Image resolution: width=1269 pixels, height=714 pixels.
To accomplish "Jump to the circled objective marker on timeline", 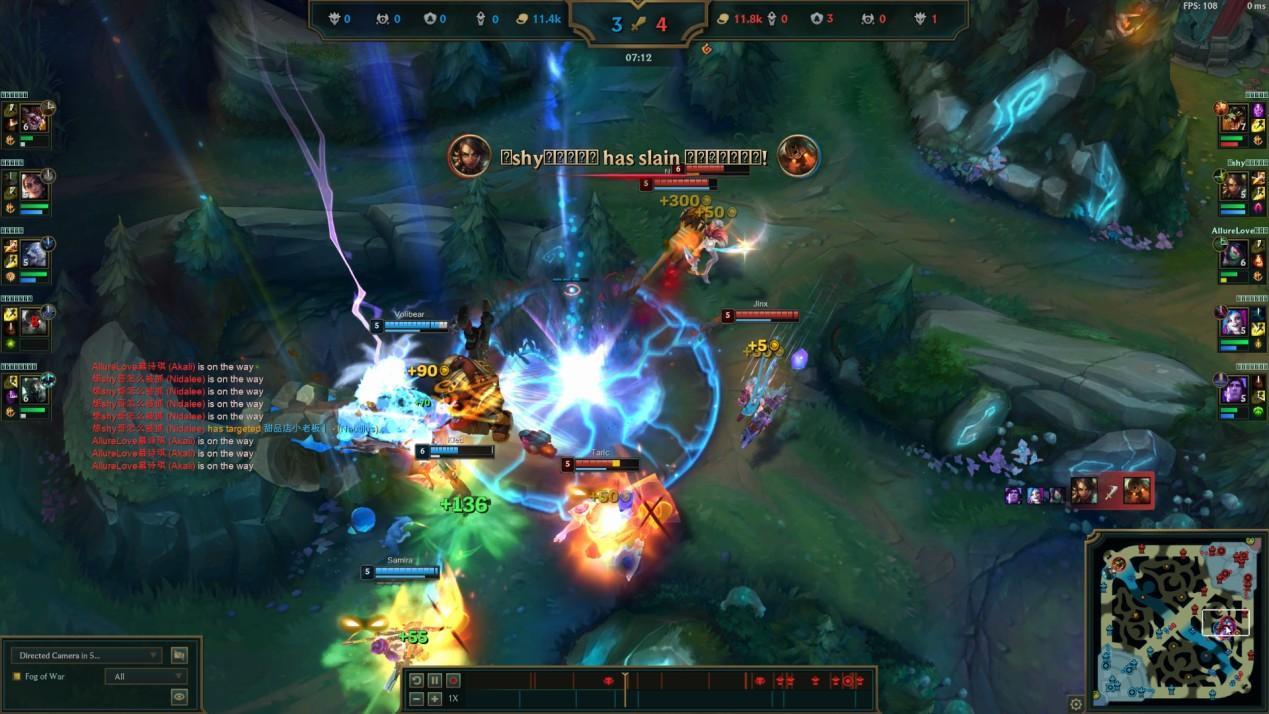I will (848, 681).
